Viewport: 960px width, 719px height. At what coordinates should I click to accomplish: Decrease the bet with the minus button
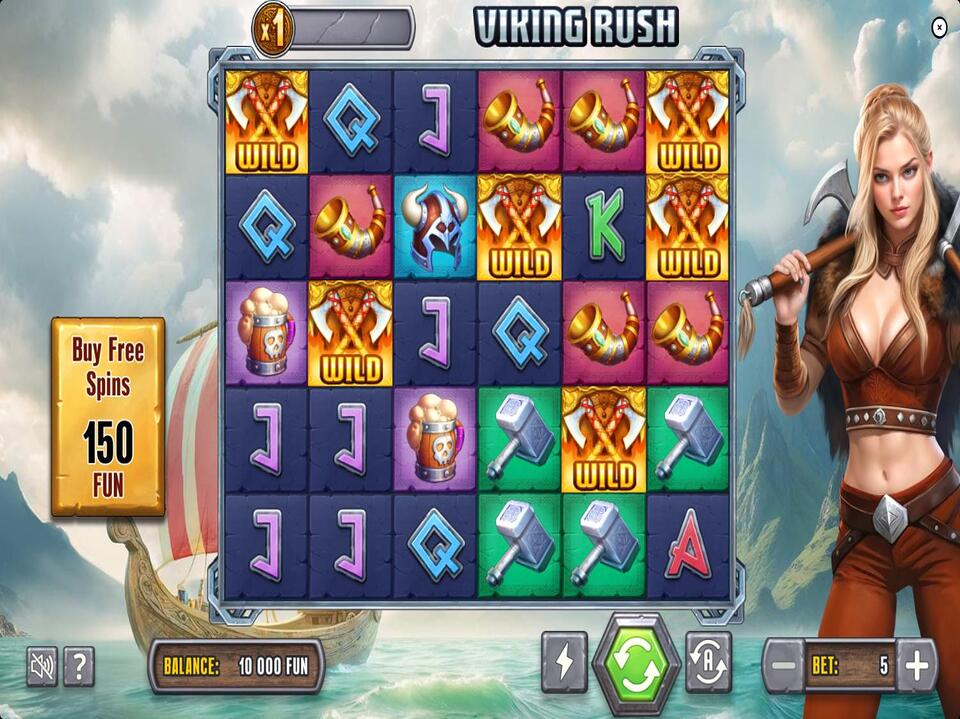(785, 665)
